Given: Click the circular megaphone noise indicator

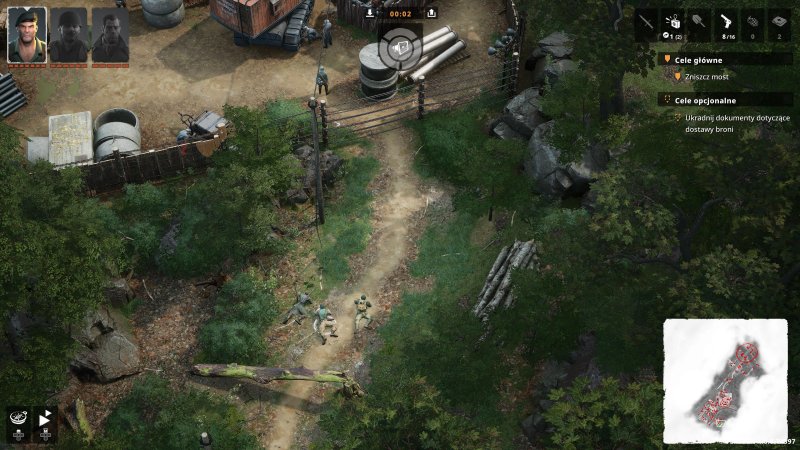Looking at the screenshot, I should [400, 47].
